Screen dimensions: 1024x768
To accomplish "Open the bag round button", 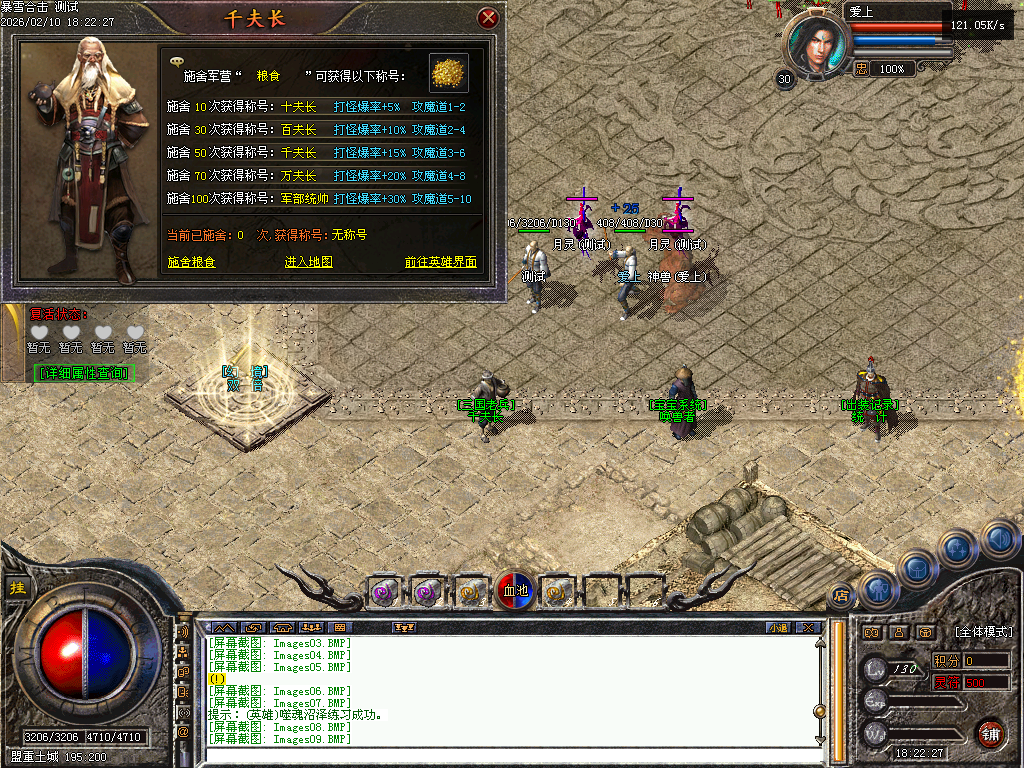I will click(918, 569).
